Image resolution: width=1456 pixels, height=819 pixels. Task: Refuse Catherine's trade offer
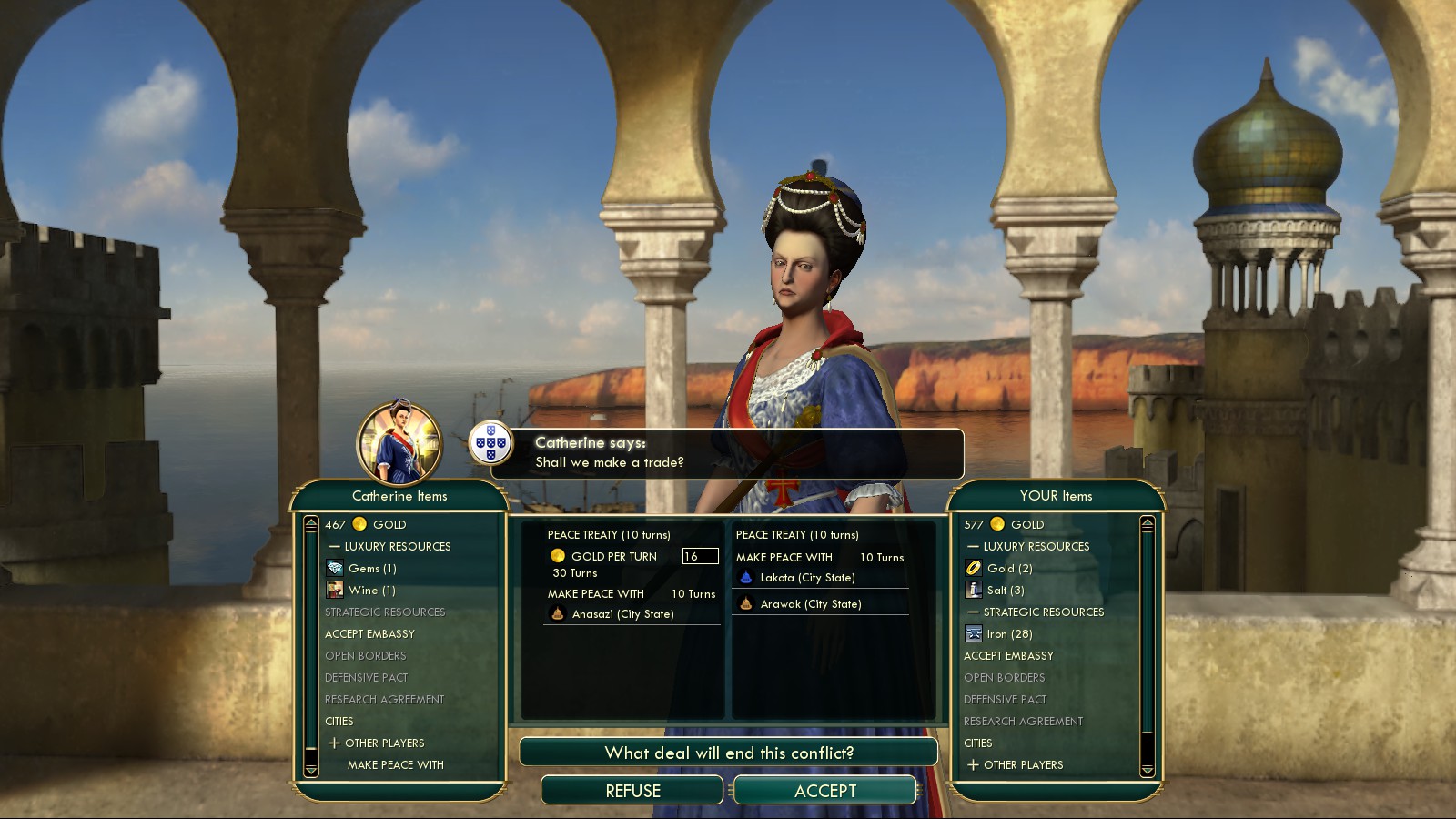(632, 791)
